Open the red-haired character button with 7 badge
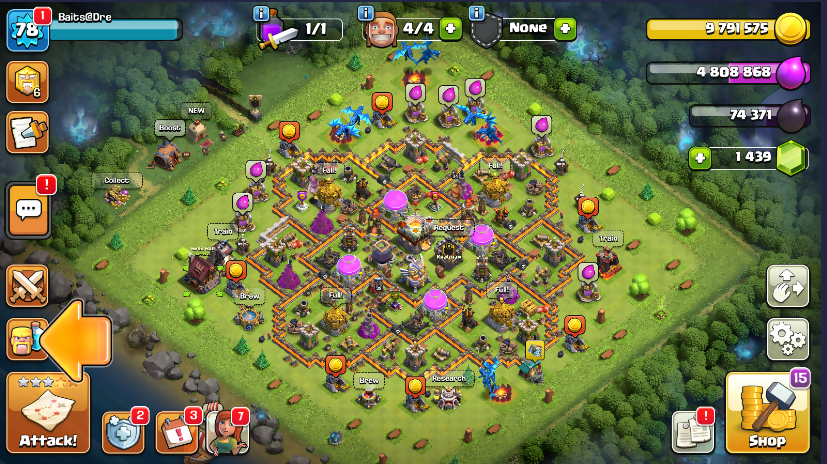 click(x=227, y=431)
